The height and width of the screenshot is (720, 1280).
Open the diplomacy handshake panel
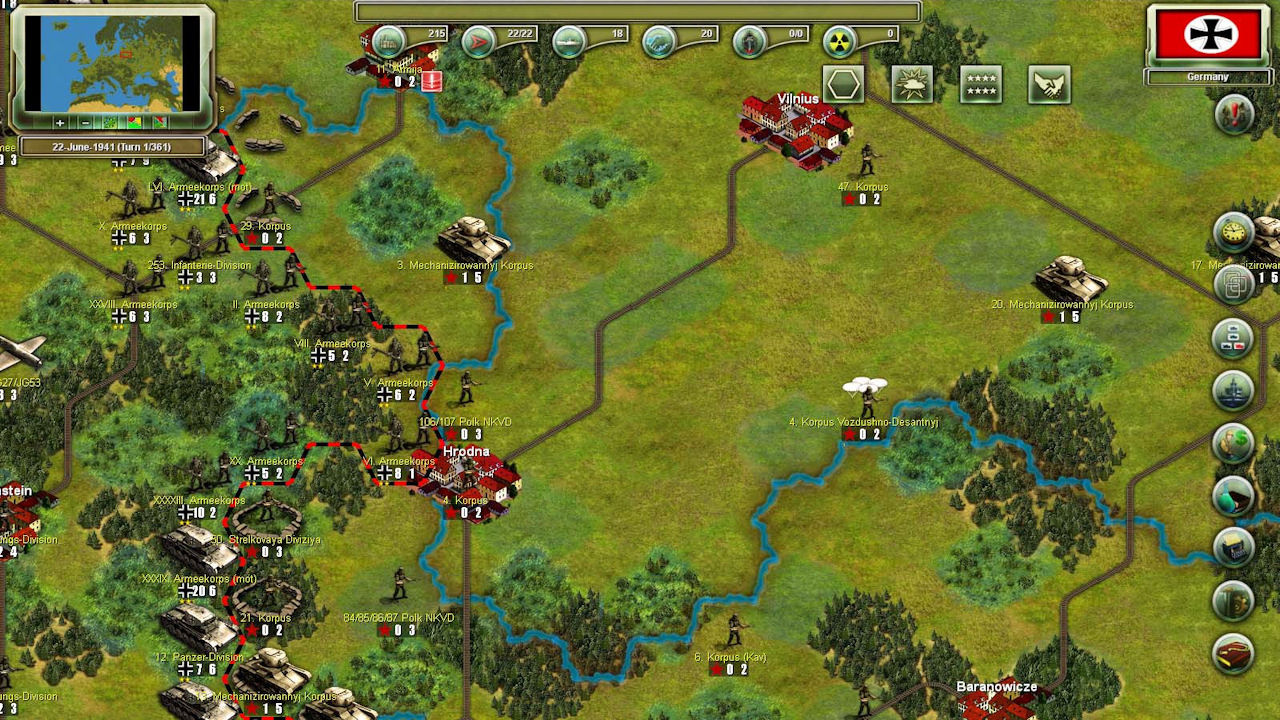(1051, 84)
